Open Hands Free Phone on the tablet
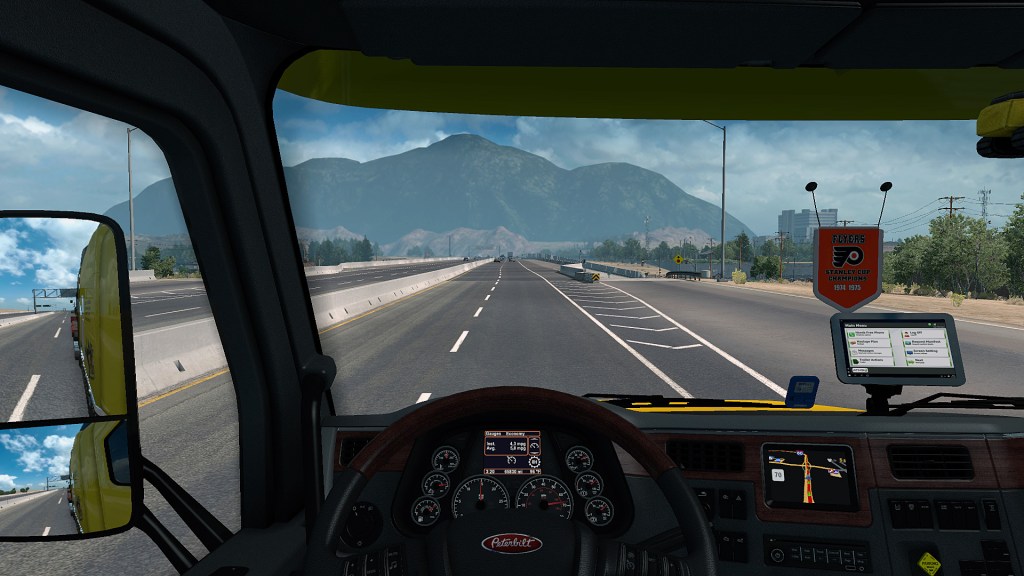This screenshot has height=576, width=1024. tap(868, 333)
